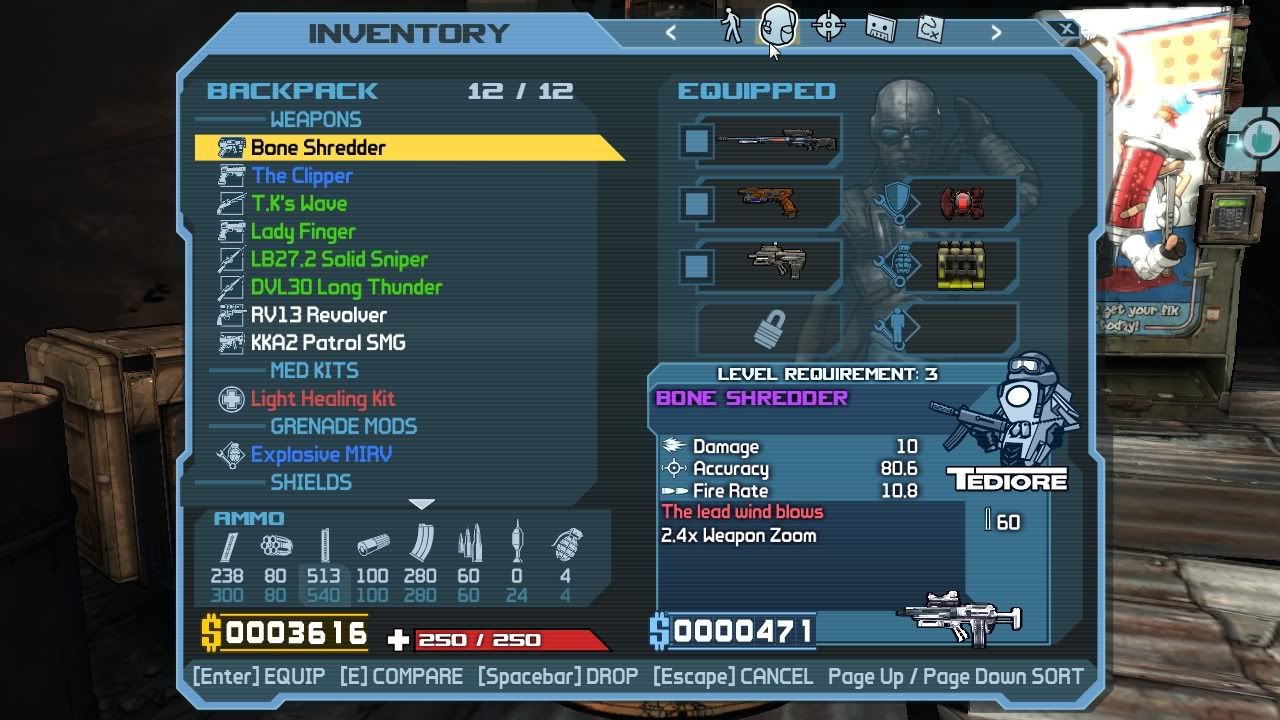The image size is (1280, 720).
Task: Choose DVL30 Long Thunder in the list
Action: coord(346,288)
